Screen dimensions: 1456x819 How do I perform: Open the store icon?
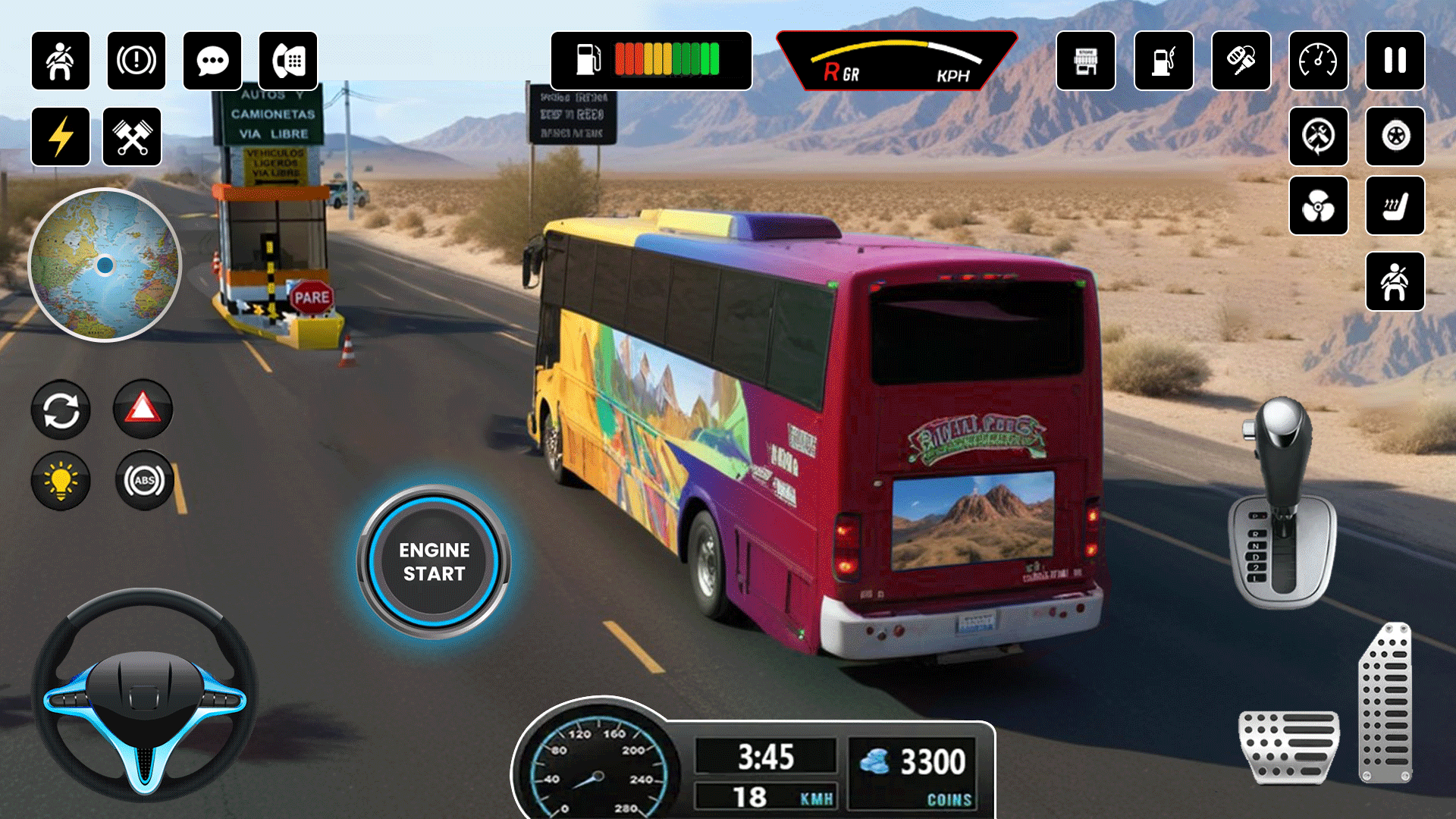coord(1086,61)
